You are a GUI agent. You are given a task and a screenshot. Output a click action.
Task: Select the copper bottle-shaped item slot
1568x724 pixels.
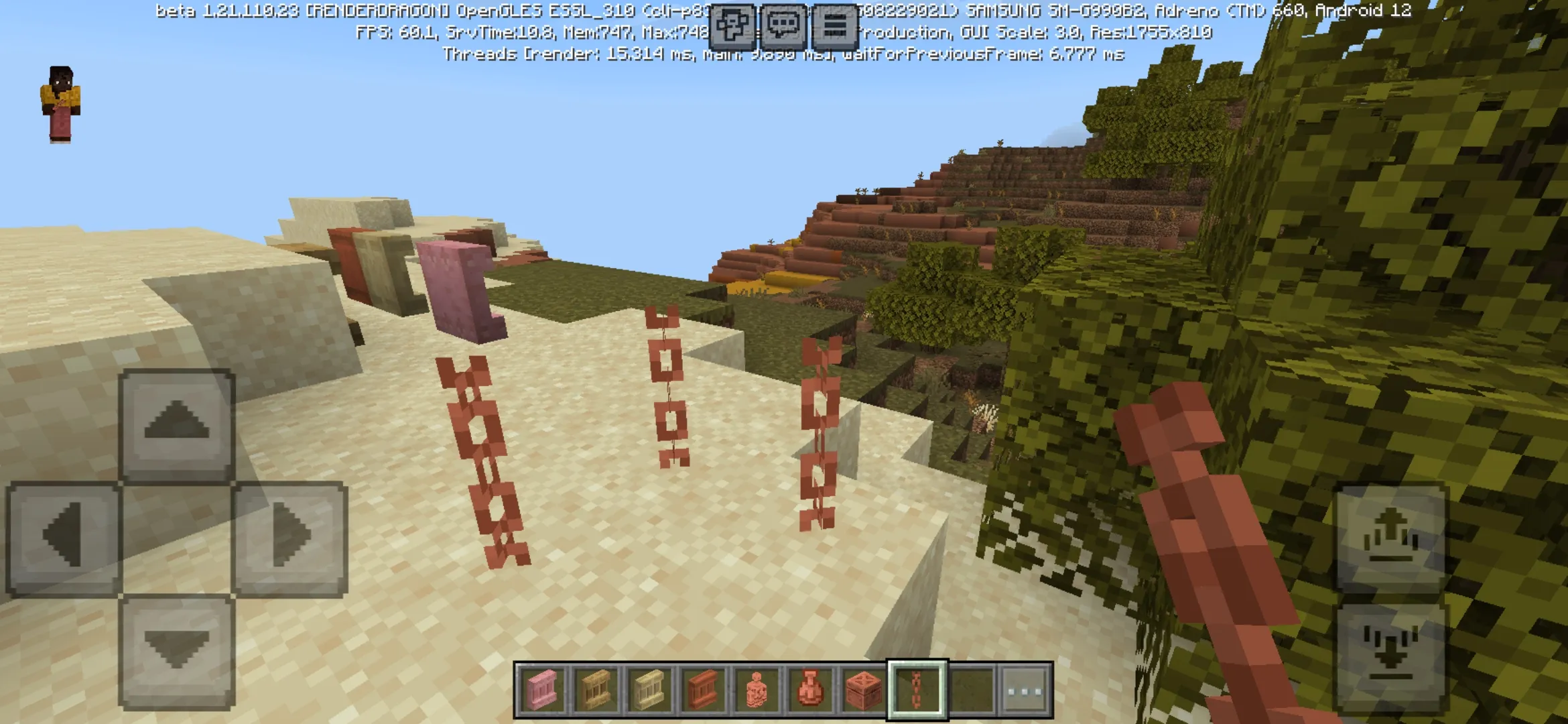click(x=809, y=690)
